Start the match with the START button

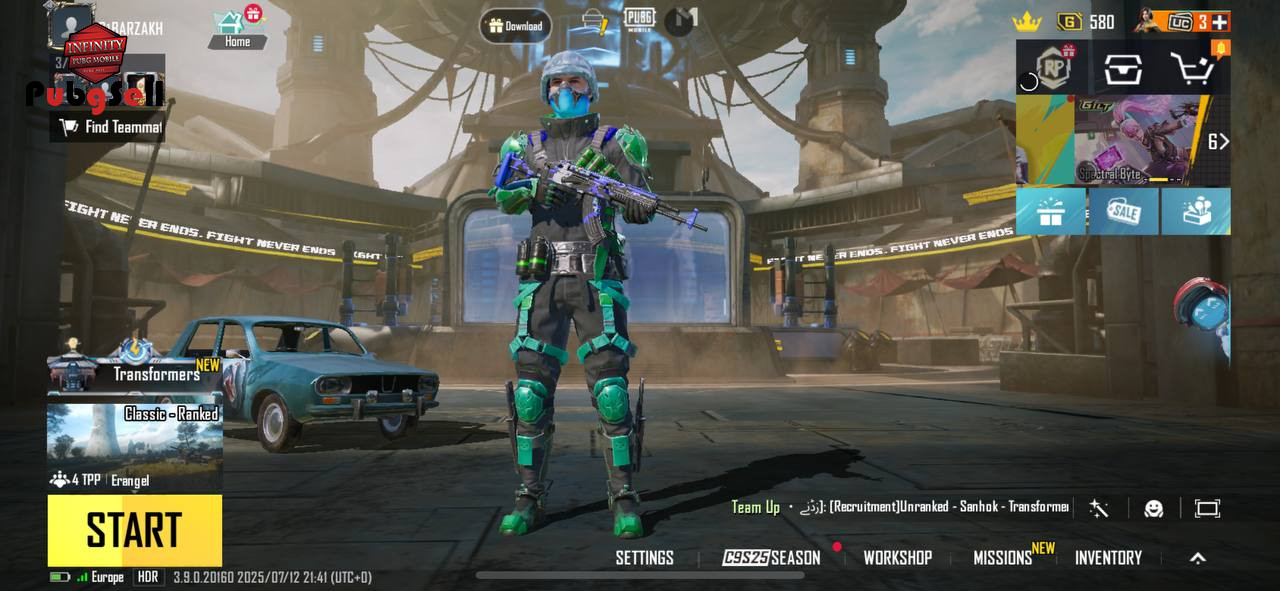click(134, 530)
